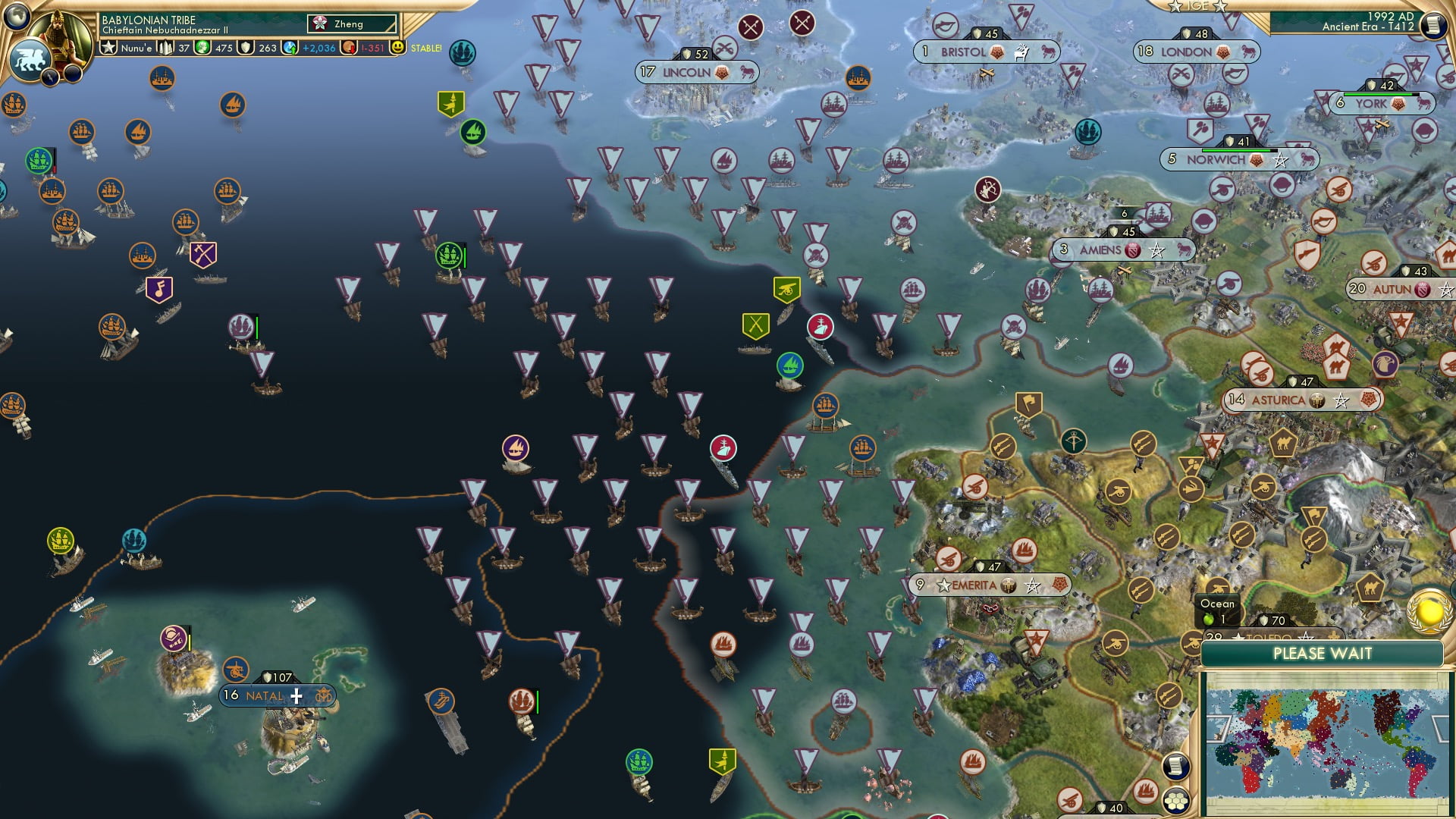Click the city count icon showing 37
Screen dimensions: 1456x819
165,48
